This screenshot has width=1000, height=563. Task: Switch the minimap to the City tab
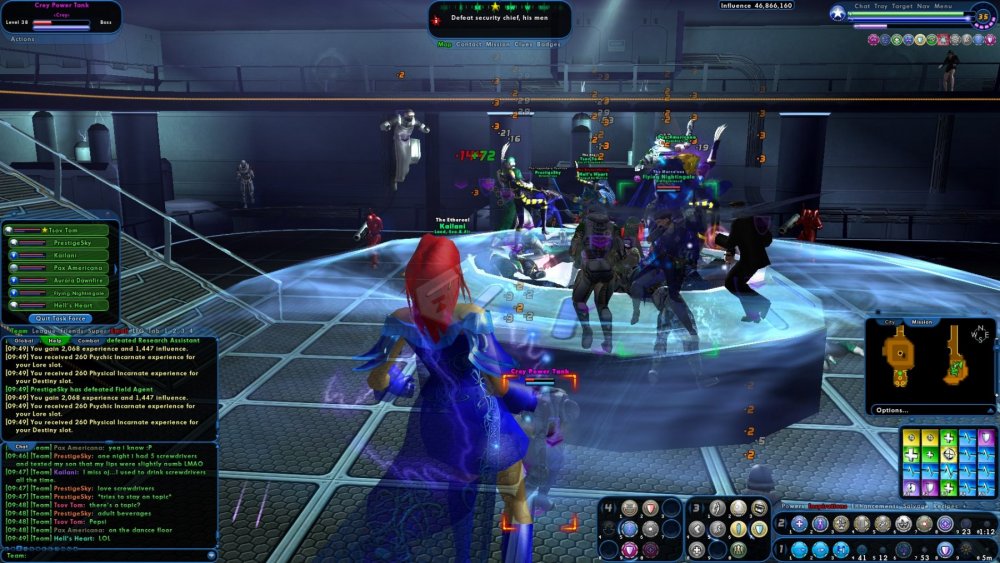coord(889,322)
